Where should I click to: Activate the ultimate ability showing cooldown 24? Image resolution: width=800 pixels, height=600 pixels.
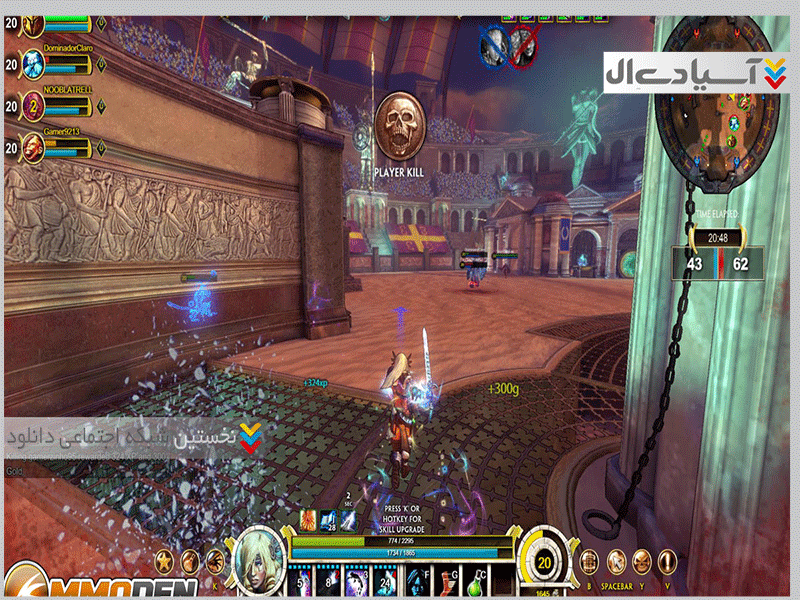tap(386, 580)
